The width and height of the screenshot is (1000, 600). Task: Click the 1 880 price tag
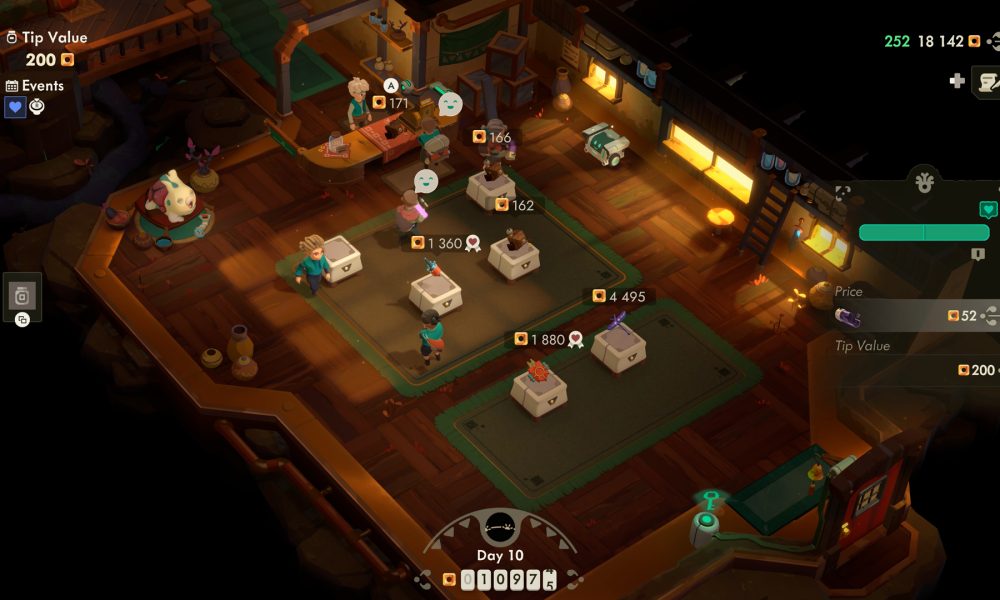[547, 339]
